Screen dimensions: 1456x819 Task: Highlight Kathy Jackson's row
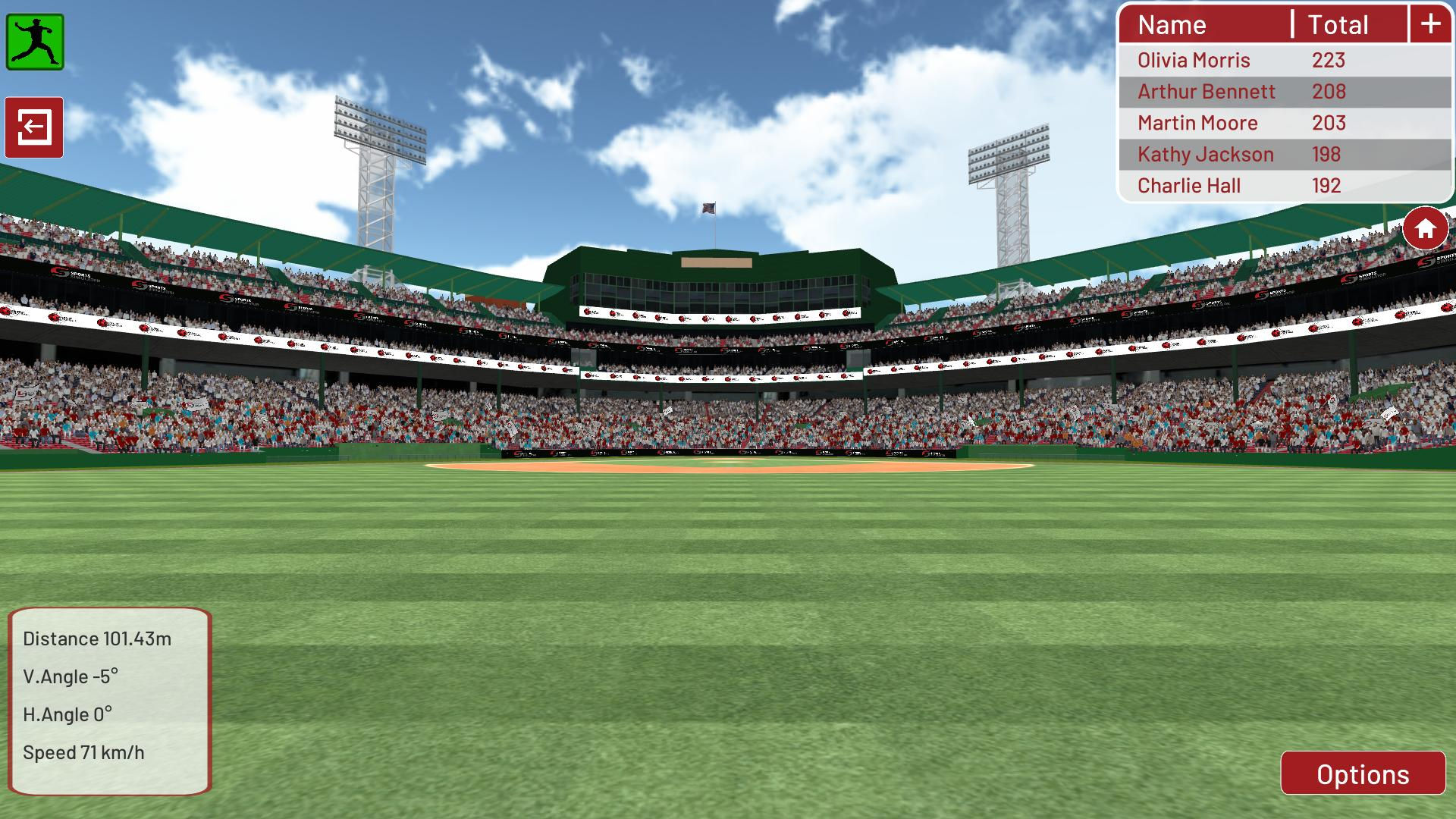1204,154
